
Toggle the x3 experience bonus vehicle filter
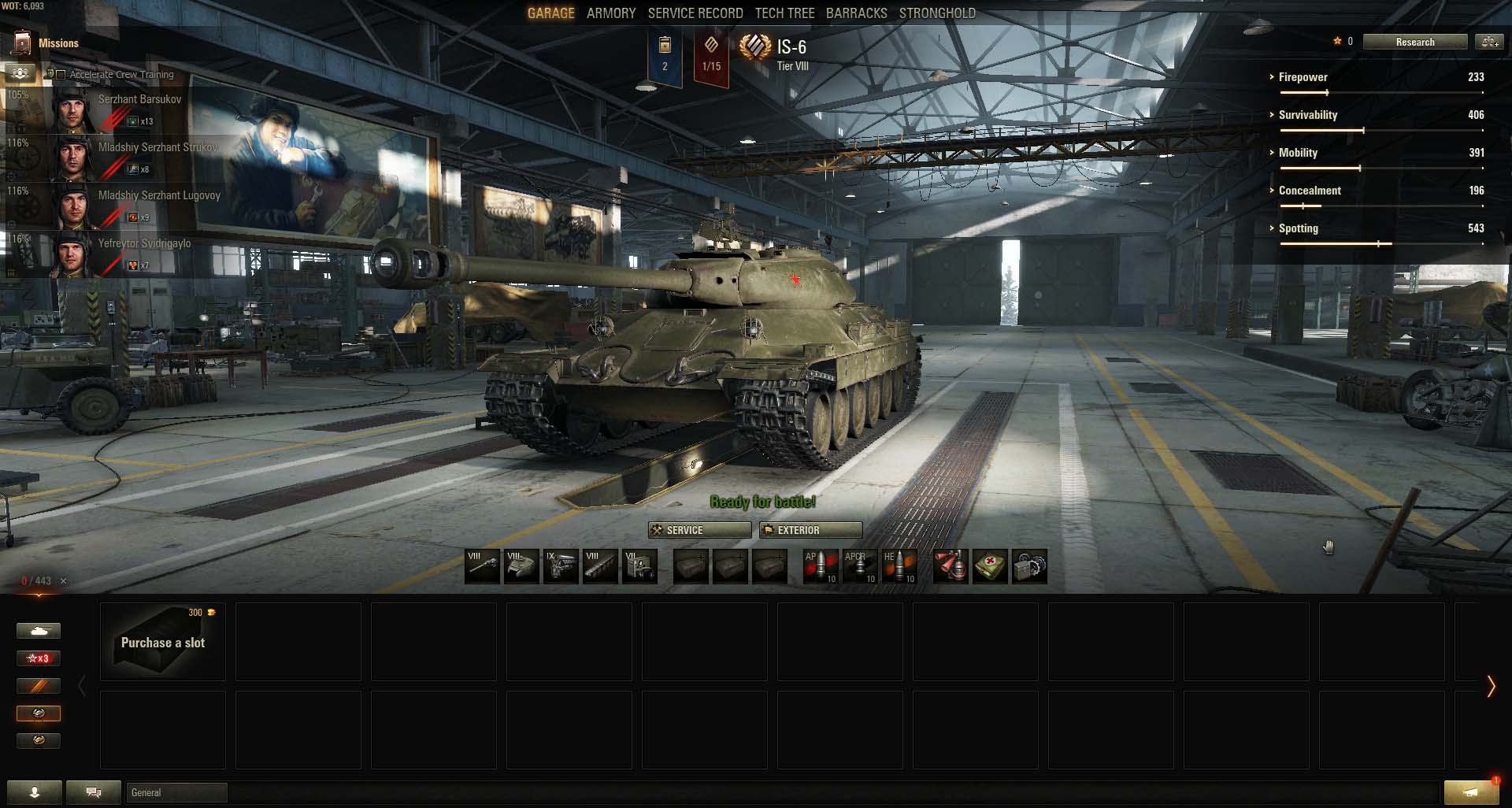click(x=39, y=658)
